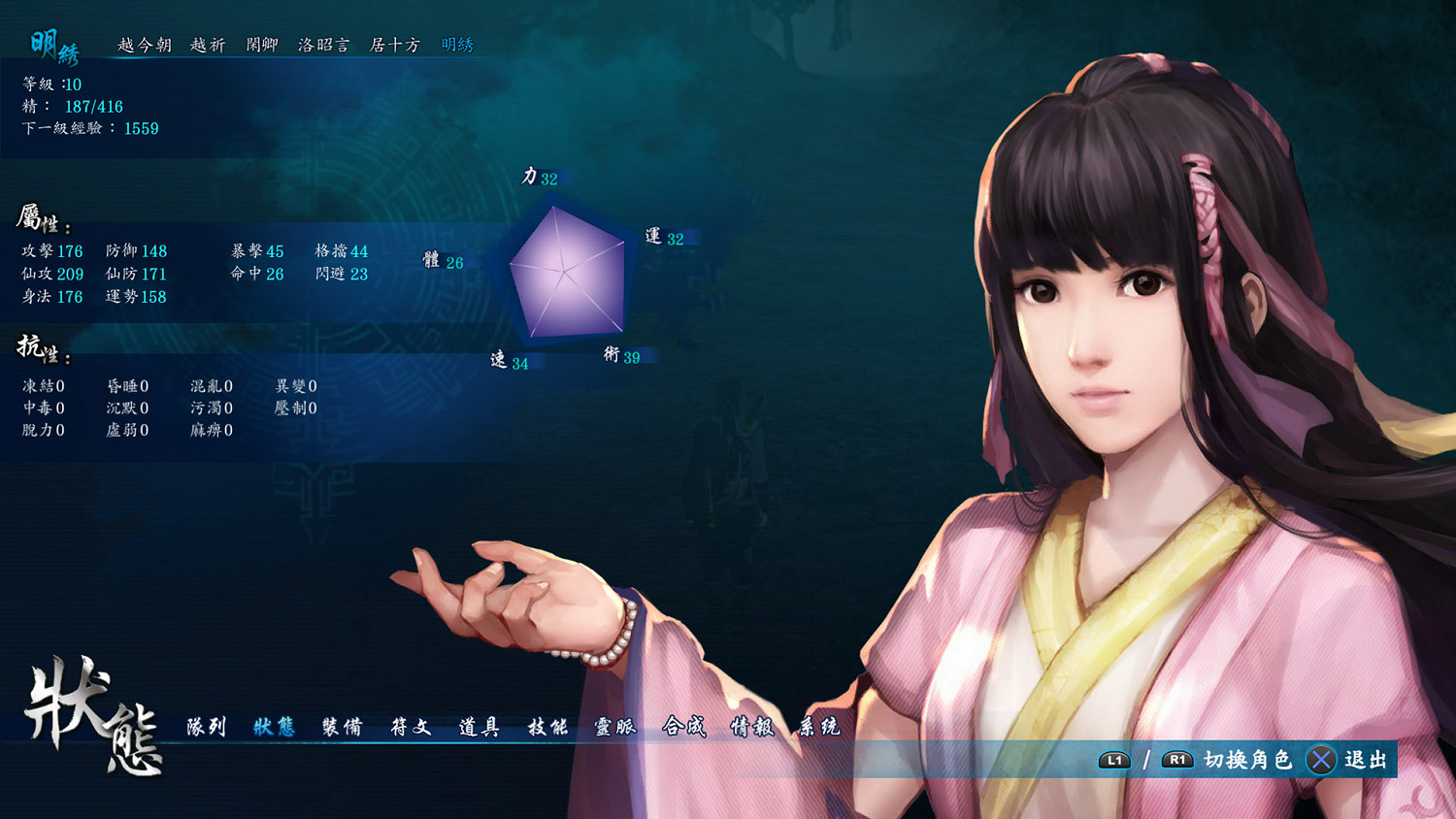Screen dimensions: 1456x819
Task: Click the X (cross) exit icon
Action: tap(1322, 760)
